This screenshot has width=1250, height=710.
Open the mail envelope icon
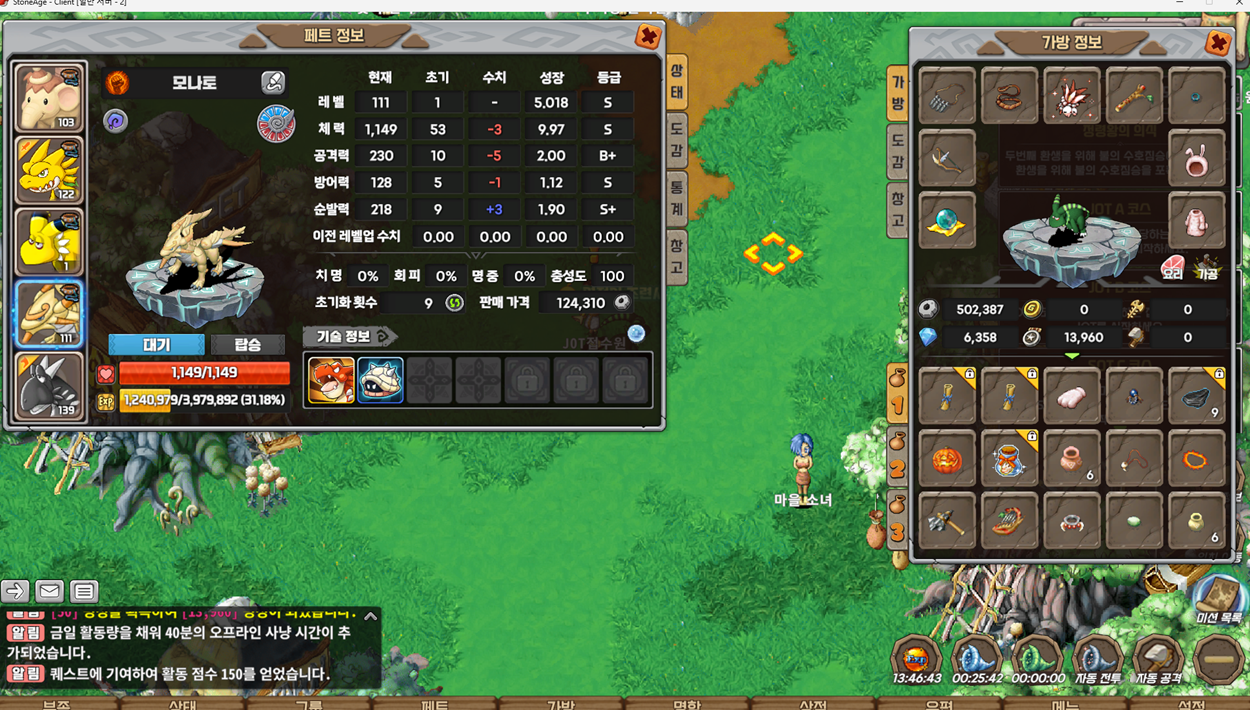[49, 591]
